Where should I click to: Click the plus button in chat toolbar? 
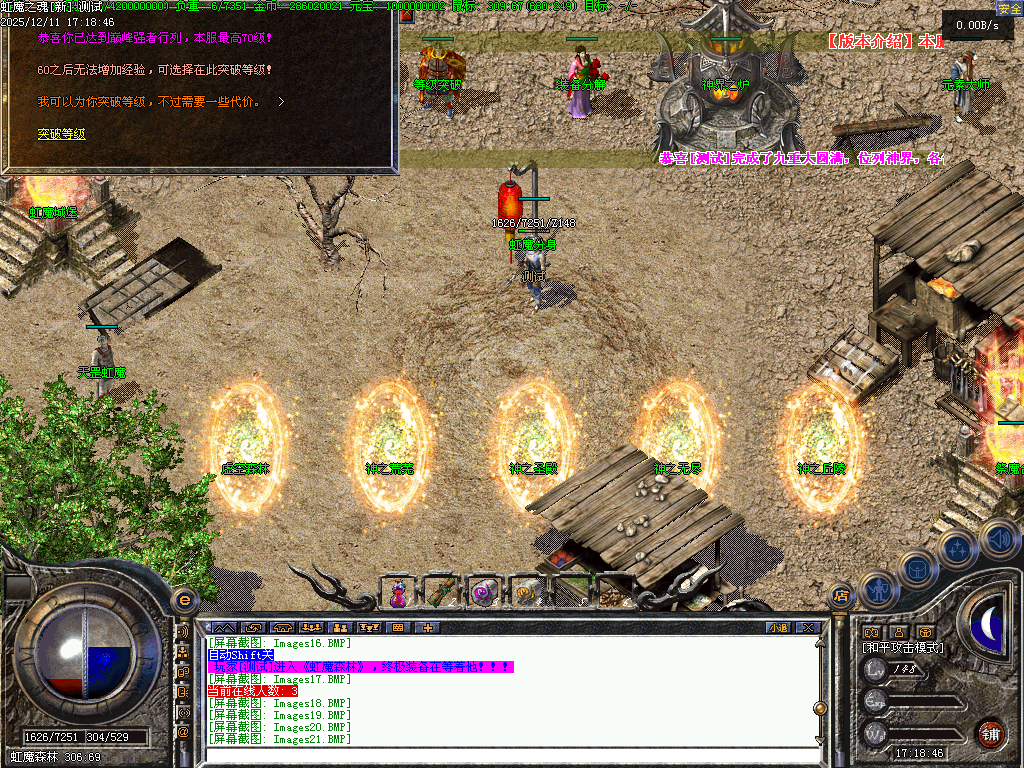pyautogui.click(x=427, y=628)
